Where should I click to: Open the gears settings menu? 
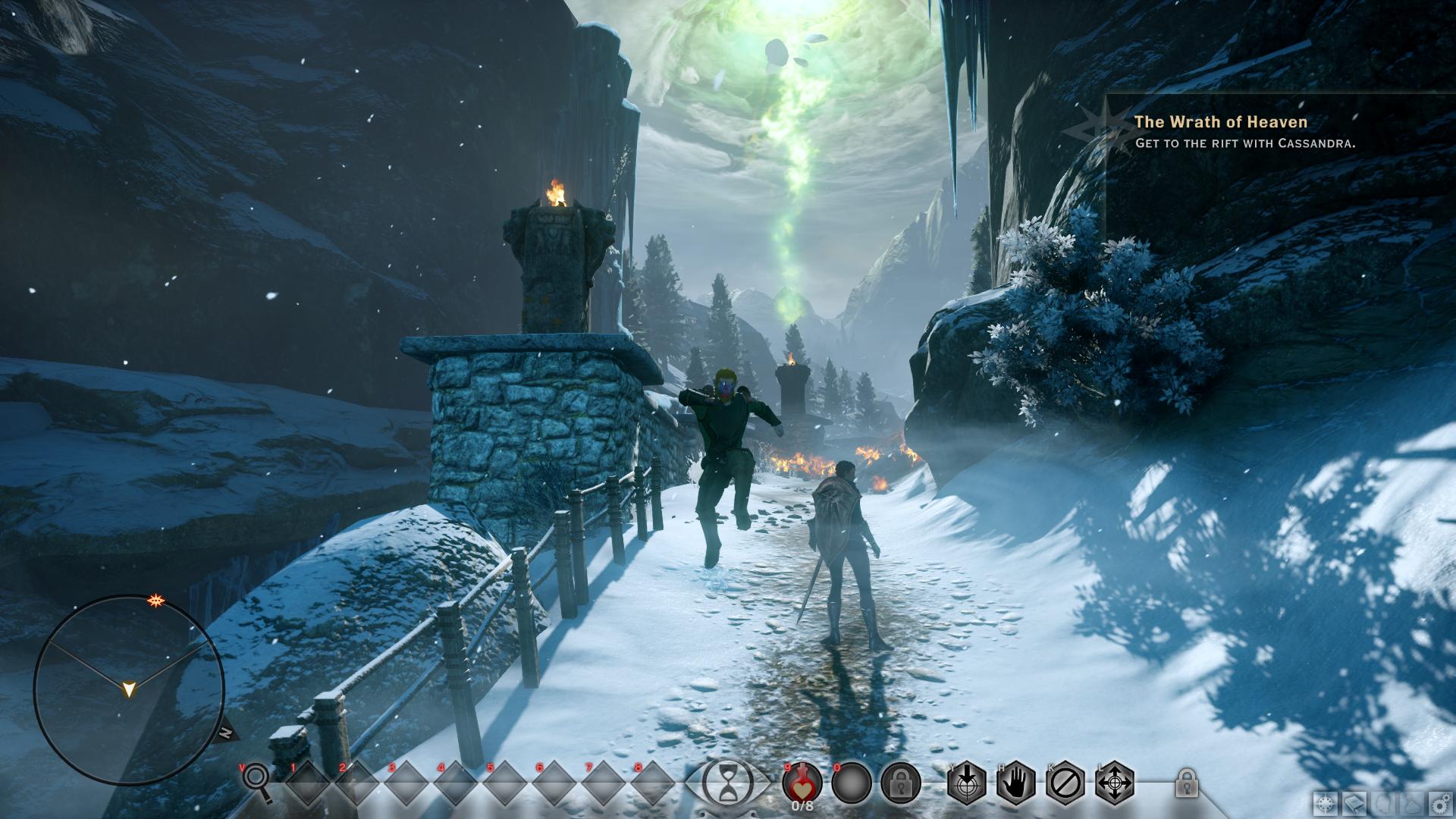click(1439, 803)
